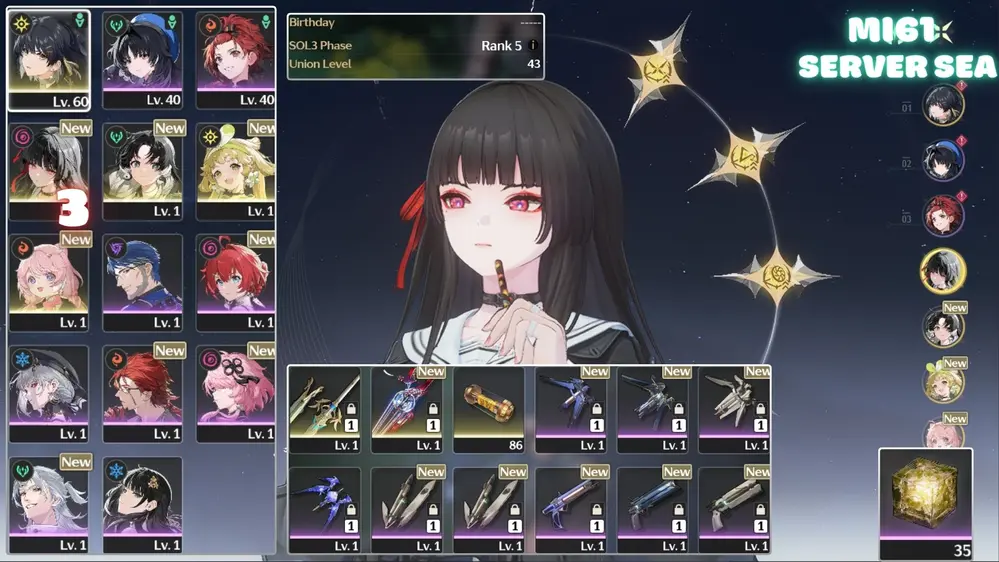Select the Lv. 60 black-haired character card

pyautogui.click(x=49, y=60)
